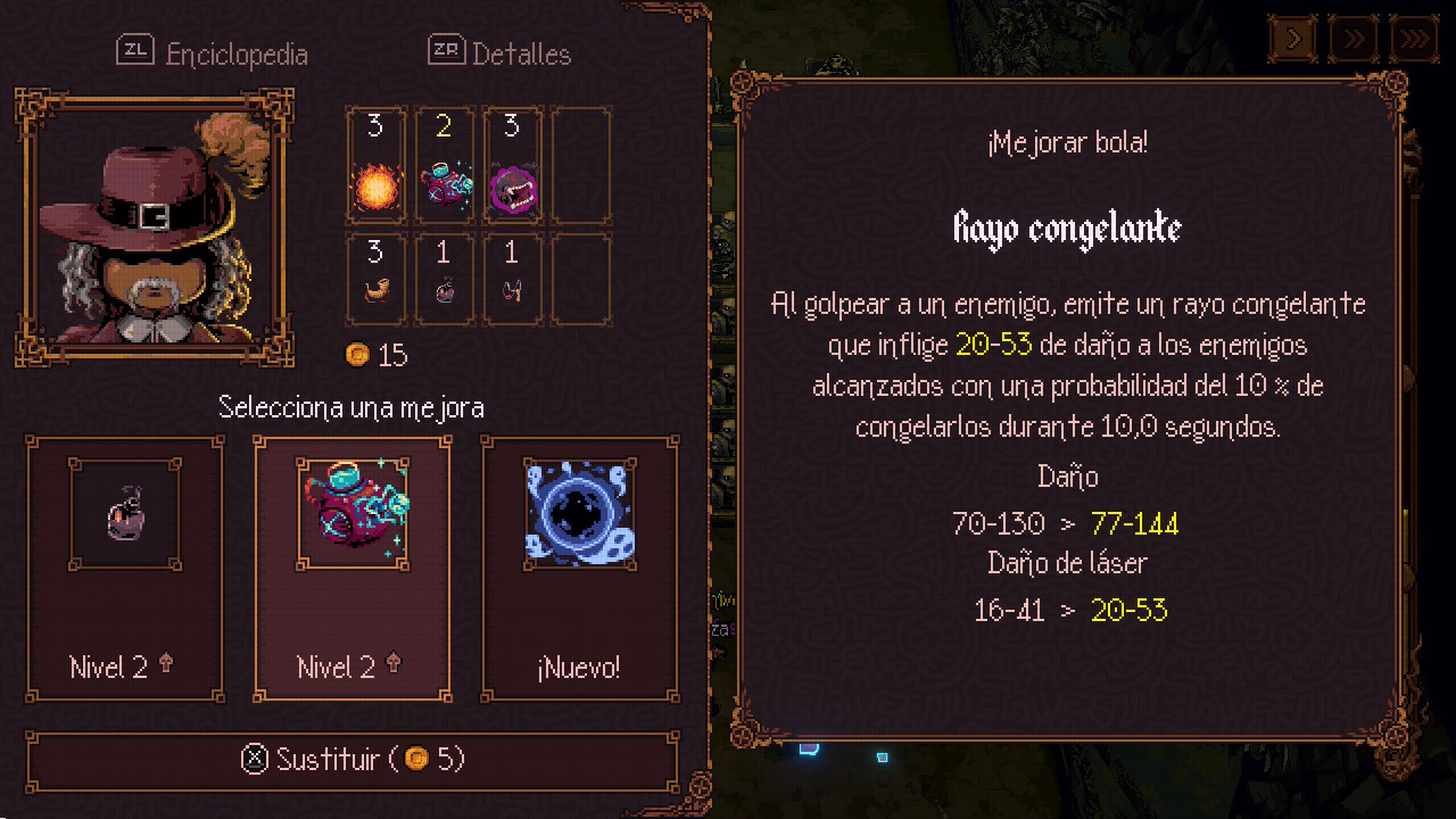Select the level 3 horn item slot
This screenshot has width=1456, height=819.
(376, 279)
